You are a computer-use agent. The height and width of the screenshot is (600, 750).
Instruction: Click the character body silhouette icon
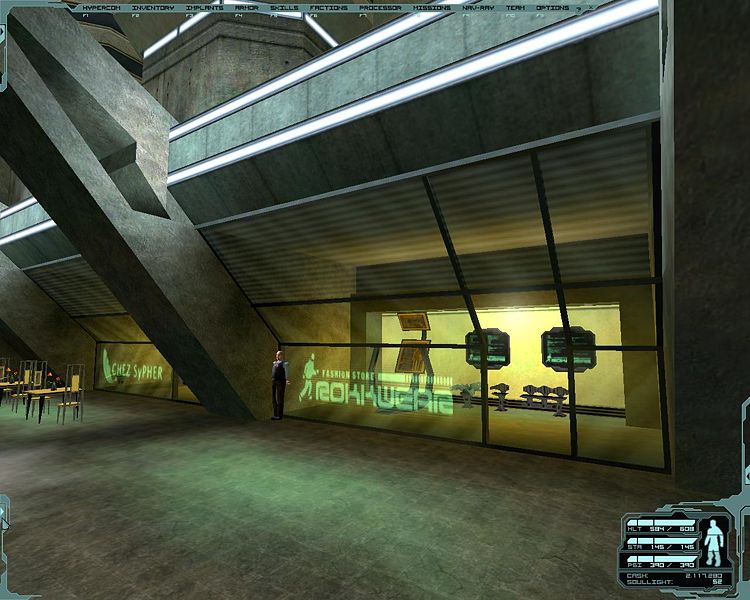(x=714, y=542)
